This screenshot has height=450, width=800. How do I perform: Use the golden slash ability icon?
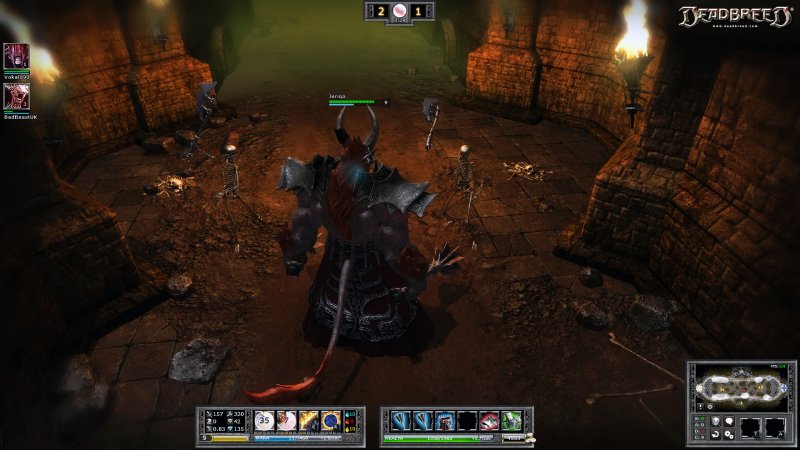click(309, 421)
